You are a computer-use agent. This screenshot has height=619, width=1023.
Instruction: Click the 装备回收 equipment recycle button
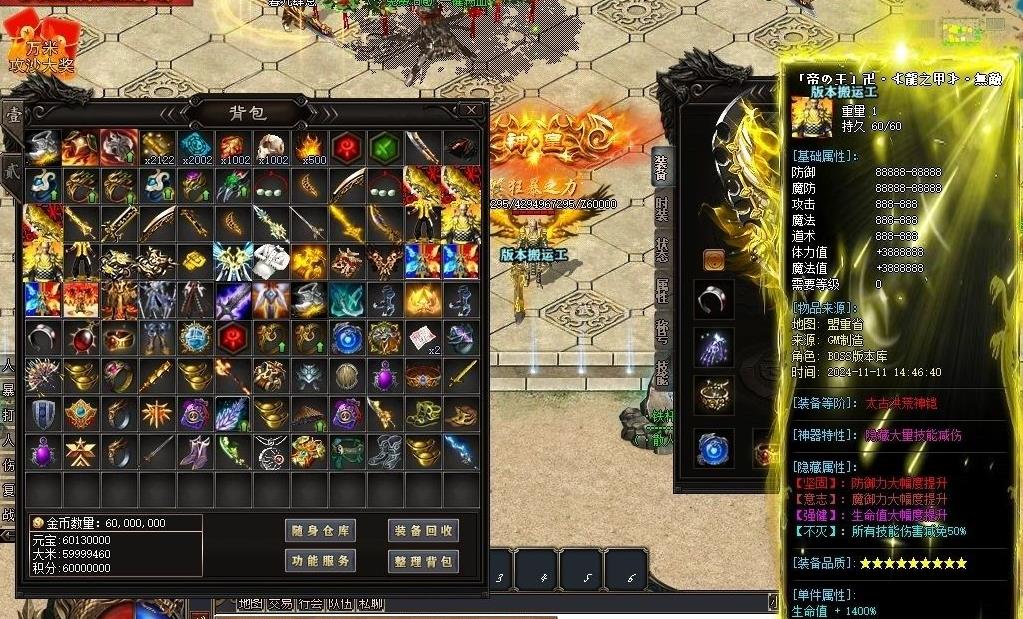tap(423, 531)
